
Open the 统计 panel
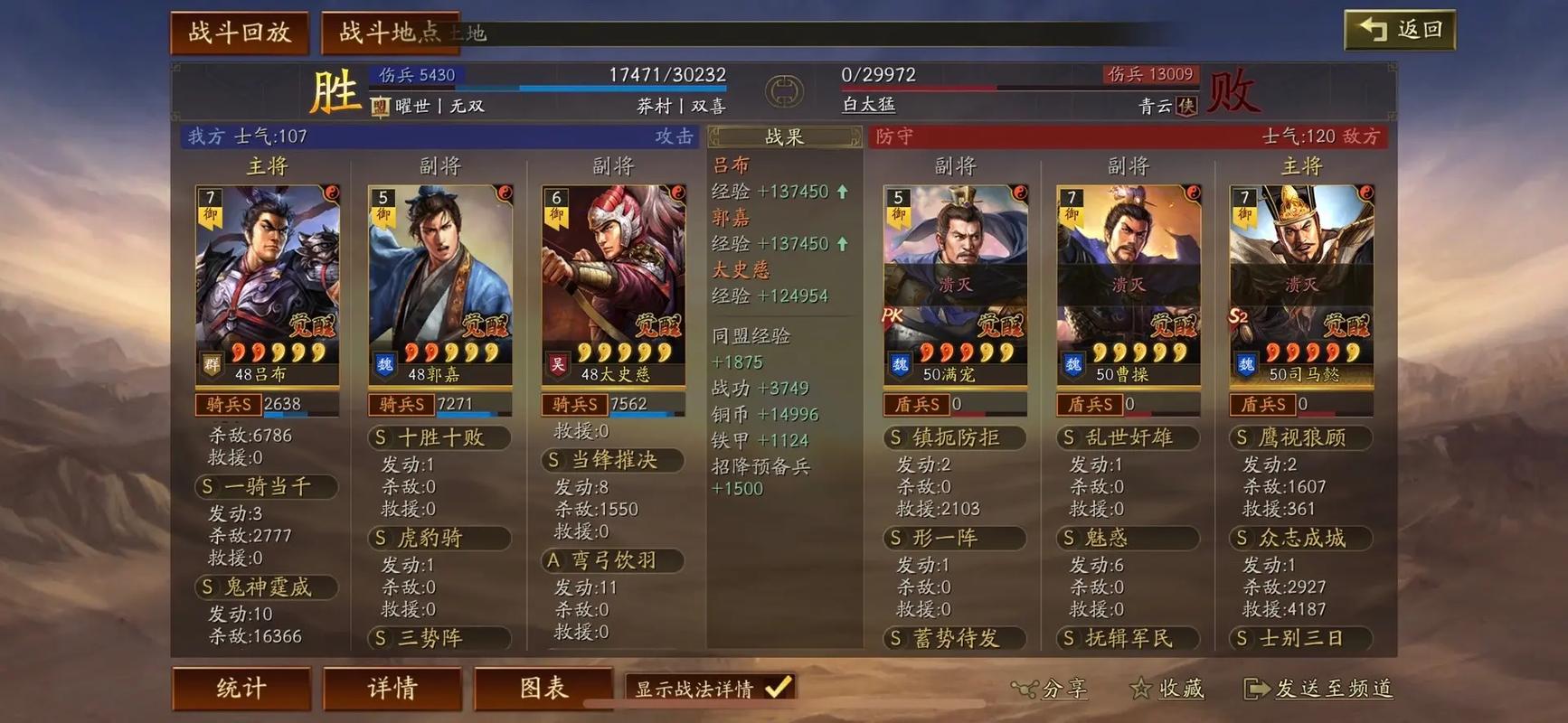pyautogui.click(x=241, y=689)
